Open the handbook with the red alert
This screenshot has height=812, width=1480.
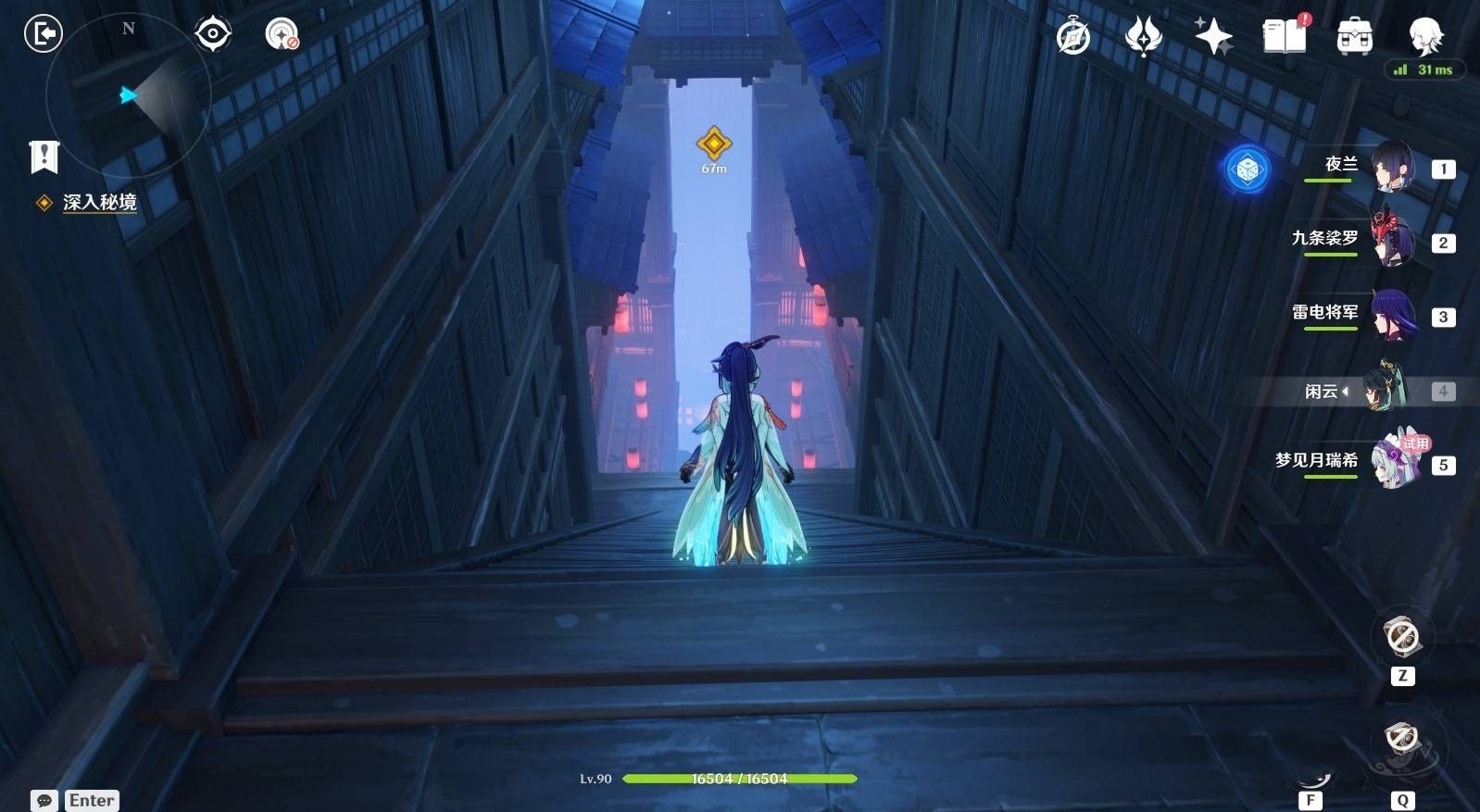point(1285,36)
